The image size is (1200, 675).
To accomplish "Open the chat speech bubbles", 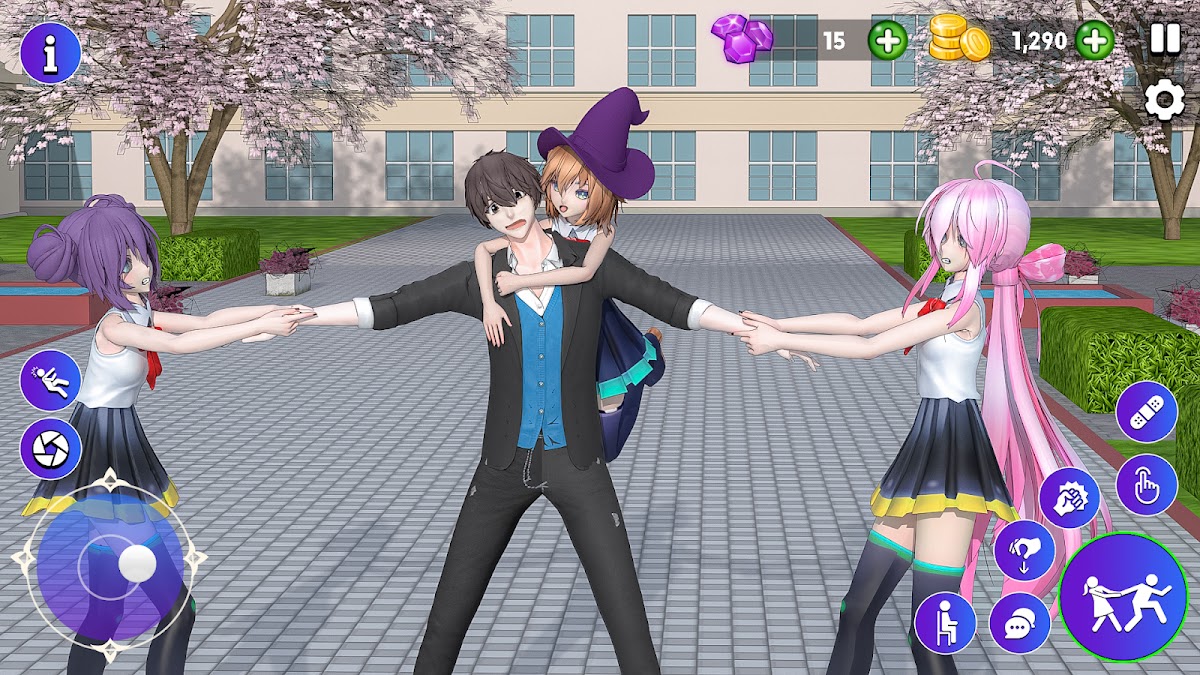I will (1019, 623).
